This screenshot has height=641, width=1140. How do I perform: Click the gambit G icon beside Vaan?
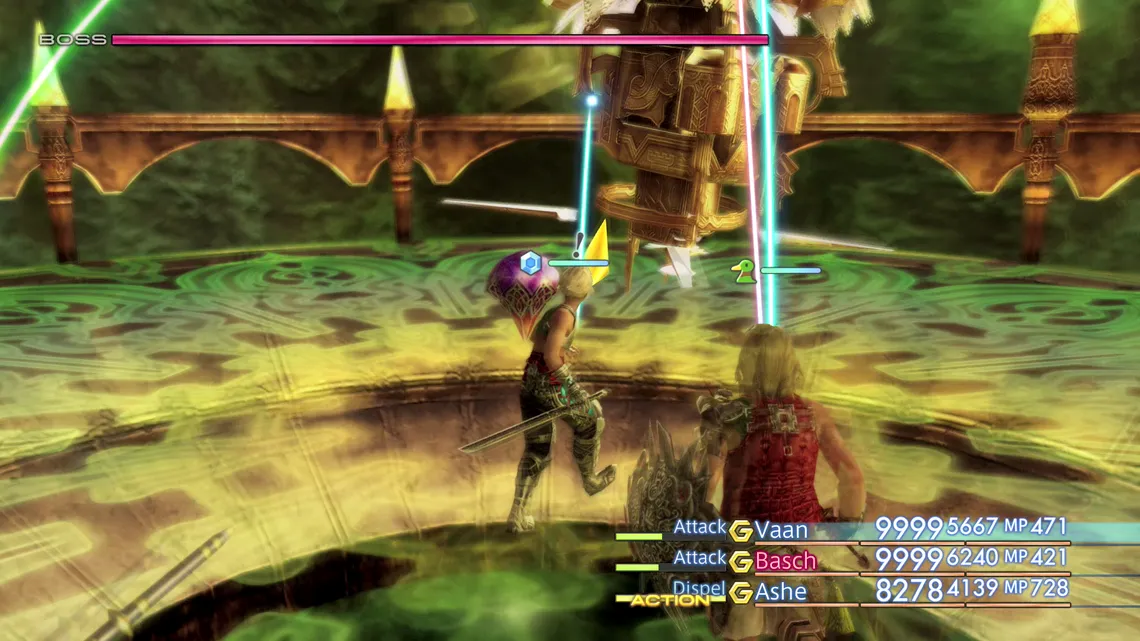pos(741,531)
